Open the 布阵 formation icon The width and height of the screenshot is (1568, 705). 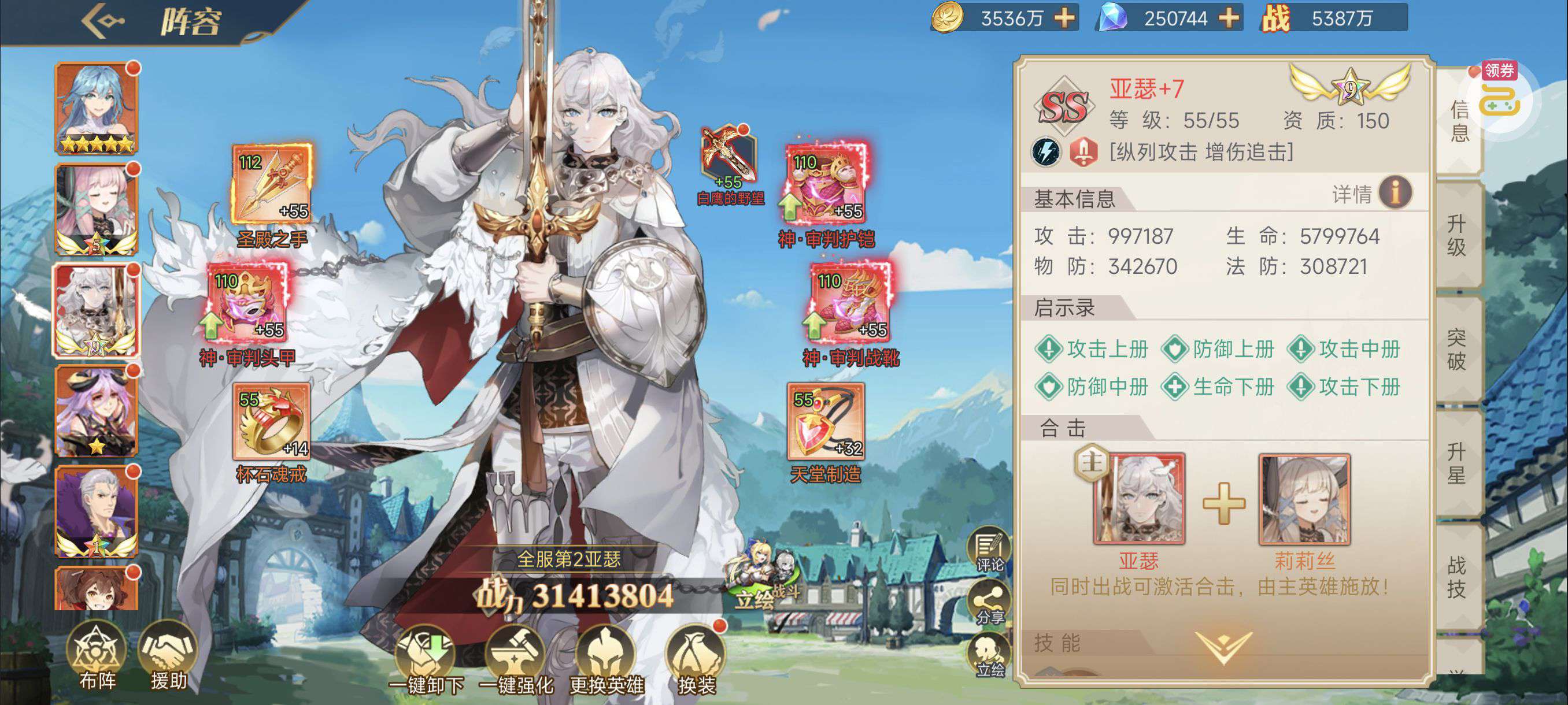pos(97,654)
